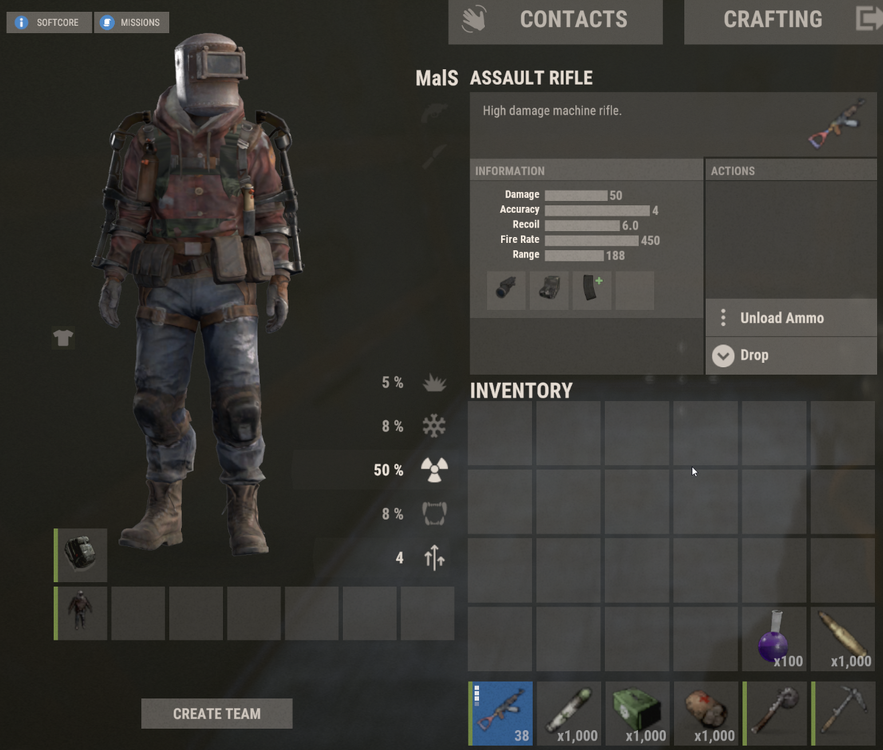
Task: Unload ammo from the assault rifle
Action: coord(790,318)
